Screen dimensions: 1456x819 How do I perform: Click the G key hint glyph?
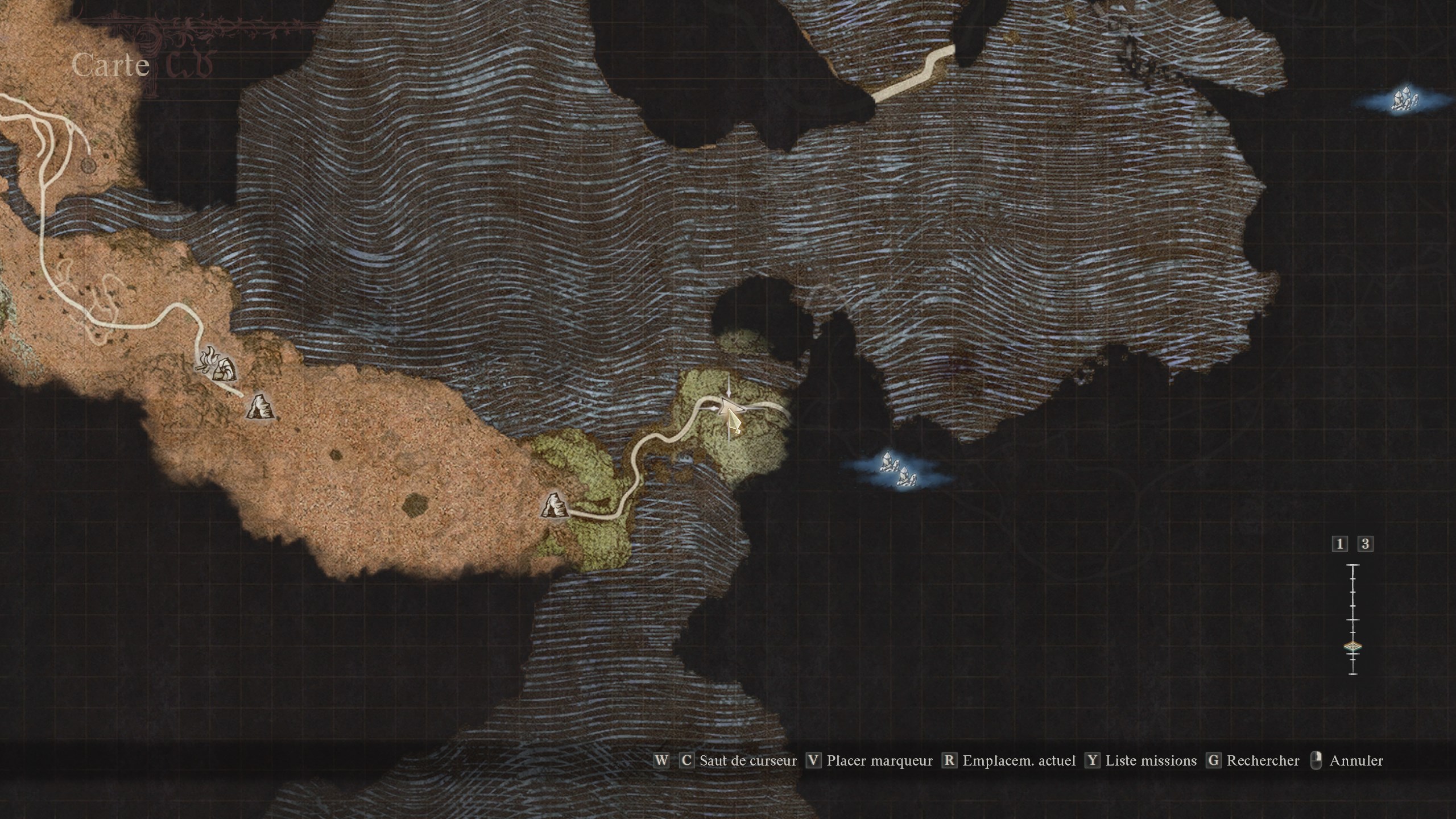(x=1212, y=761)
